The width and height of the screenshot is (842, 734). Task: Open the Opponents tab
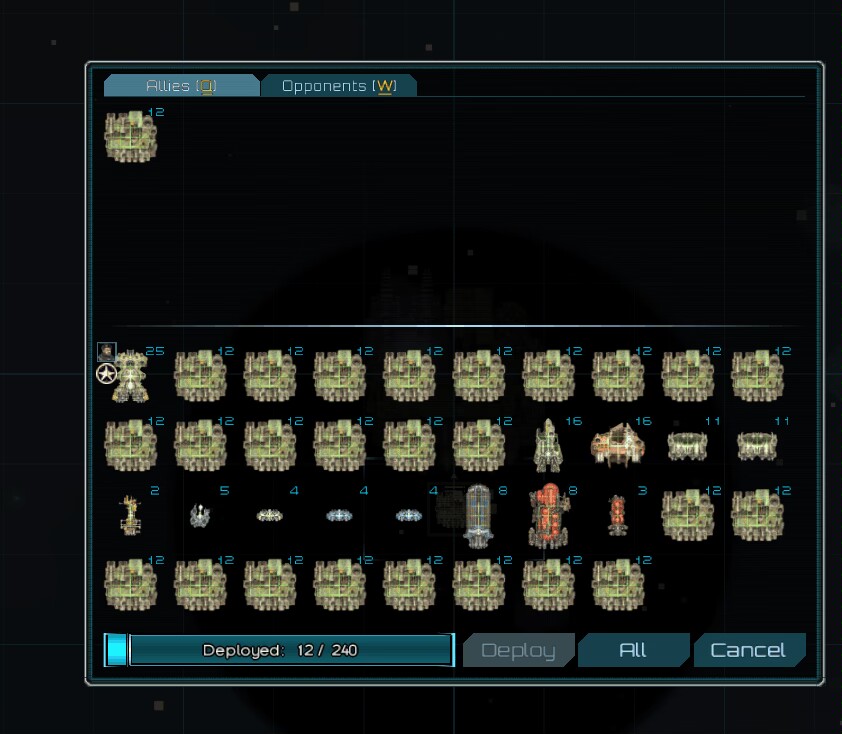point(338,86)
